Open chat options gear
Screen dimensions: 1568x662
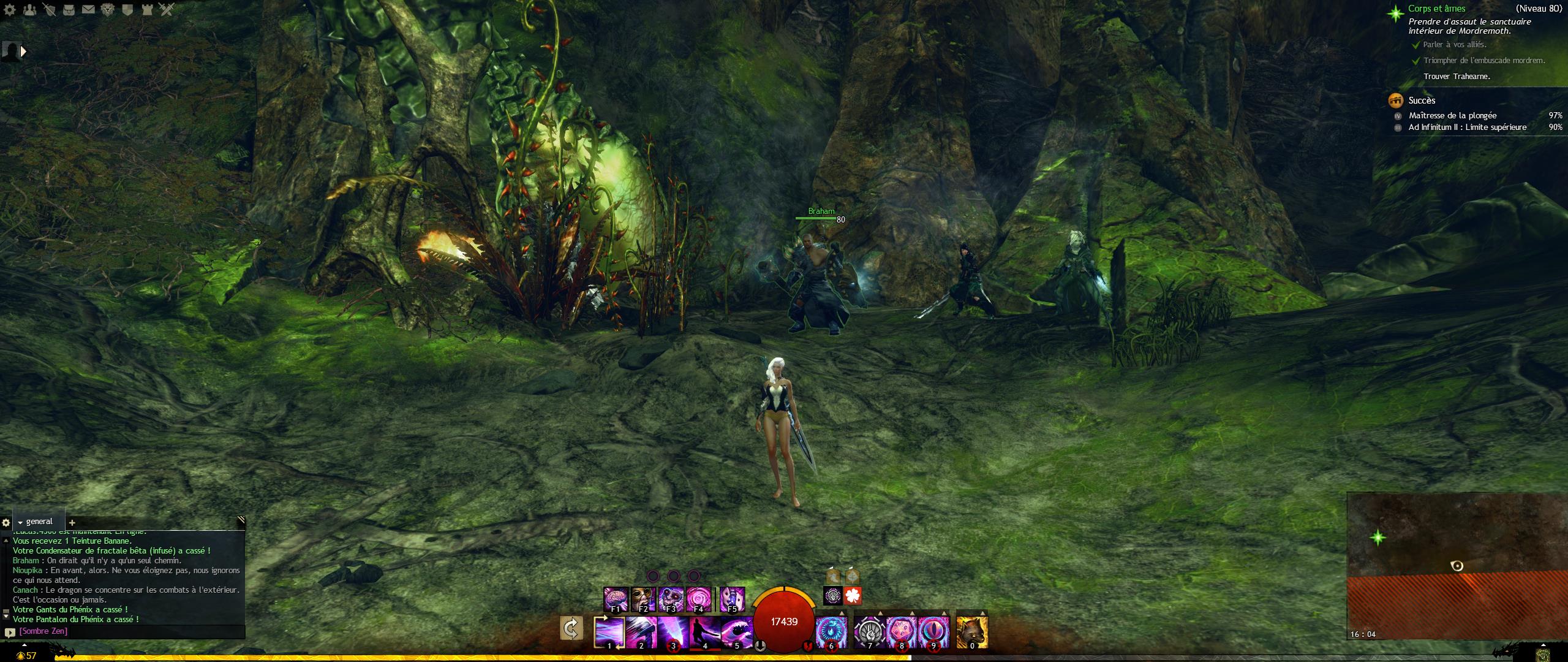point(6,523)
